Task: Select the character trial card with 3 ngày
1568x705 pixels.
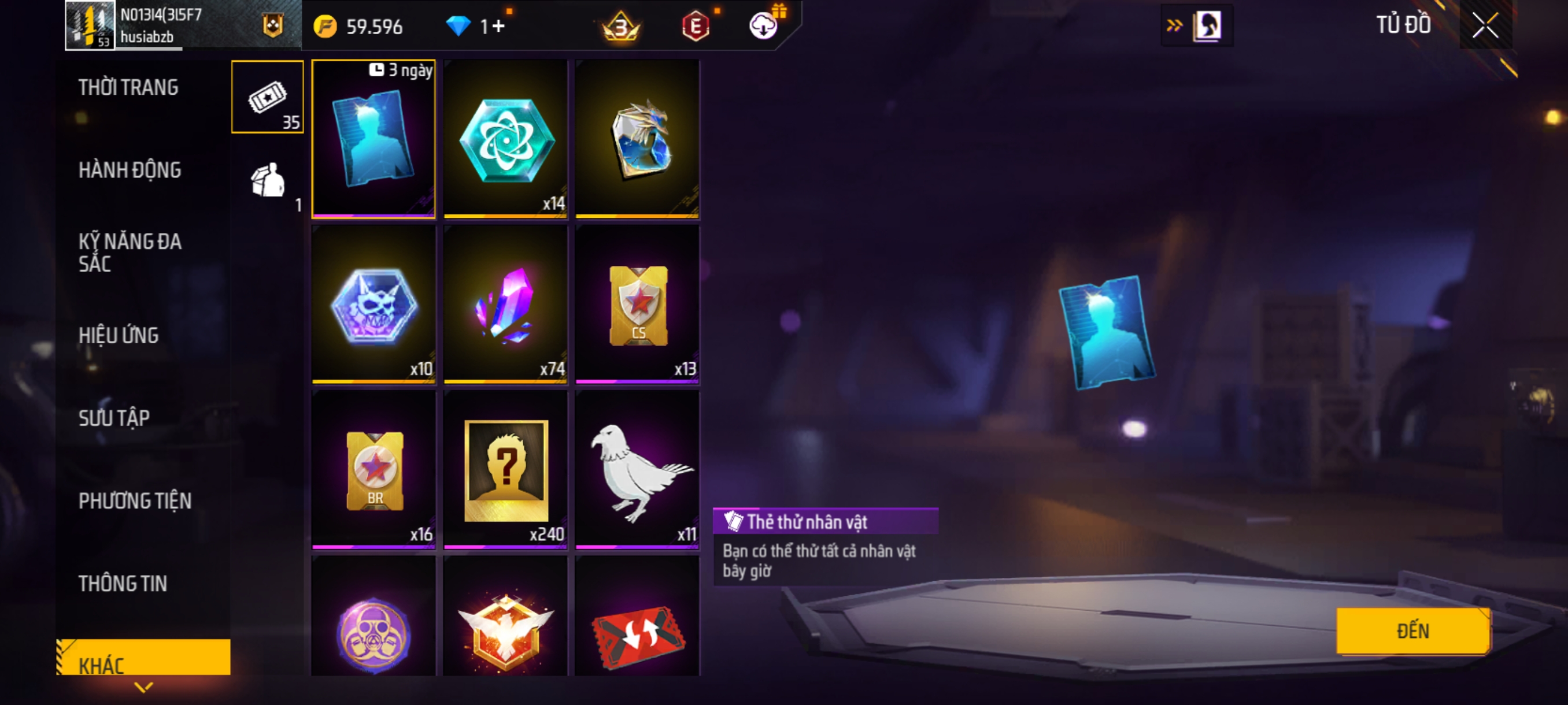Action: (373, 139)
